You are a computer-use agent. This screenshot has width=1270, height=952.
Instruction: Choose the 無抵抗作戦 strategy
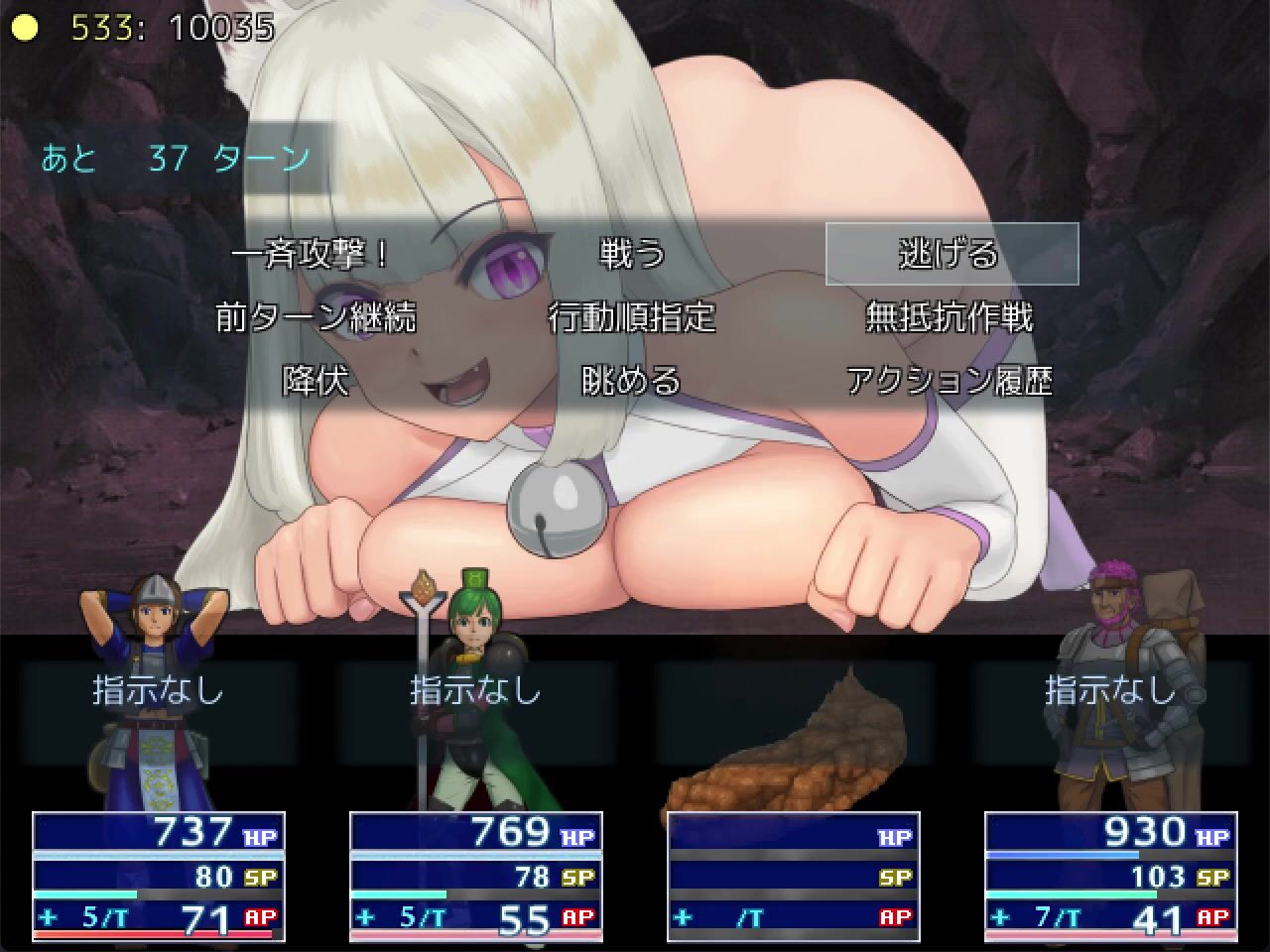[x=951, y=318]
